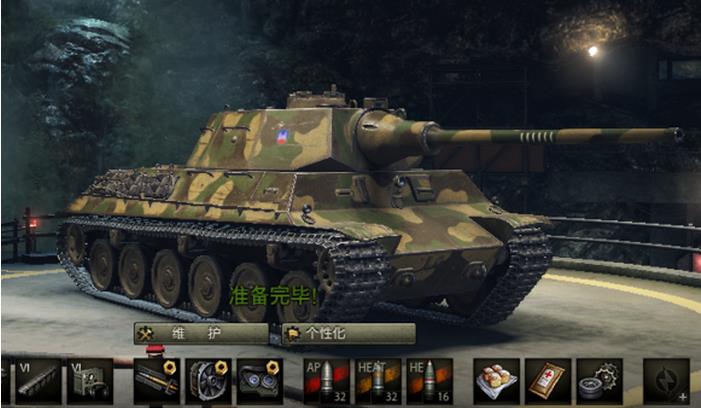
Task: Choose the food ration consumable slot
Action: click(x=496, y=381)
